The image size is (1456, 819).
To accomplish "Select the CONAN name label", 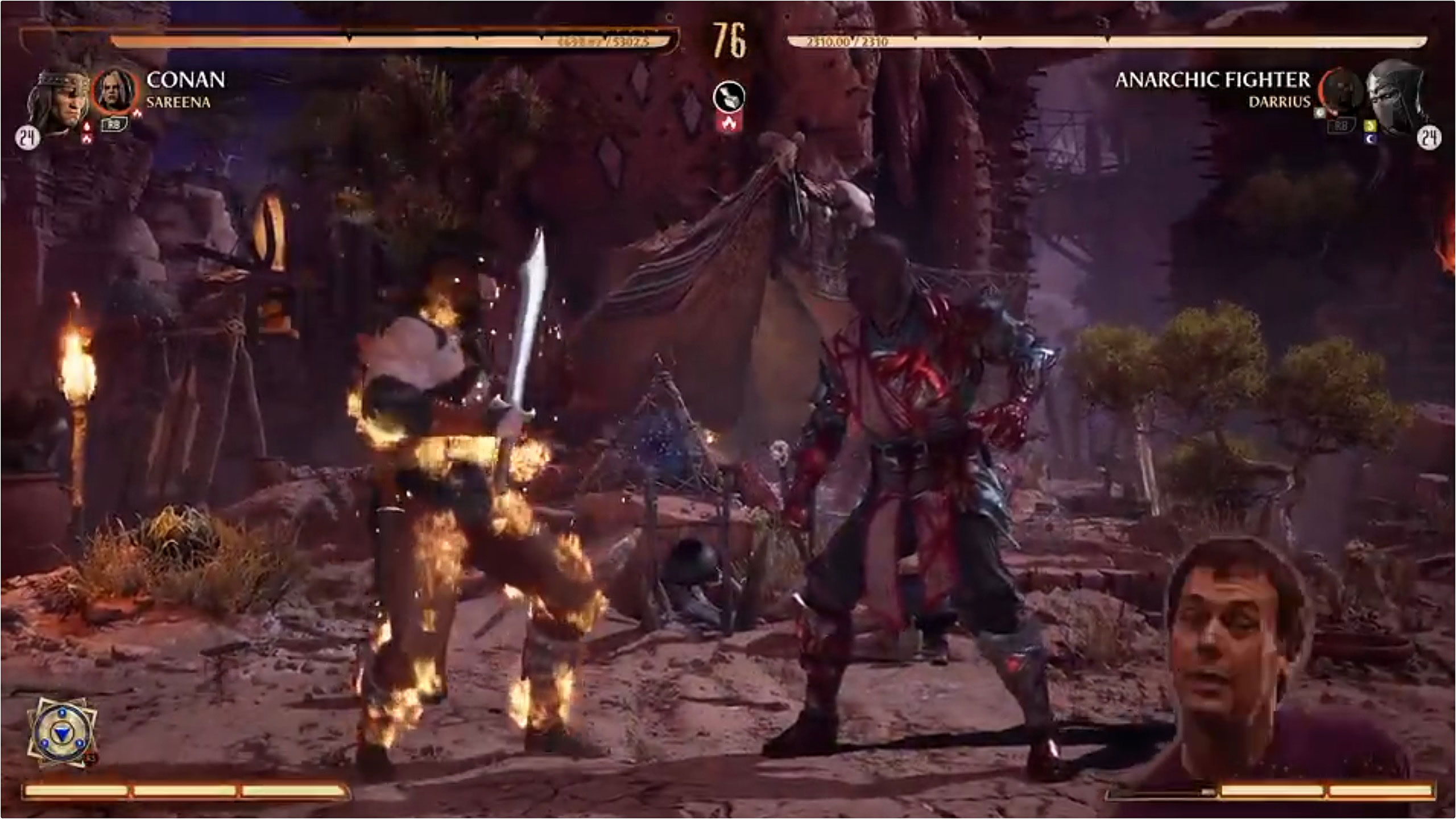I will 187,79.
